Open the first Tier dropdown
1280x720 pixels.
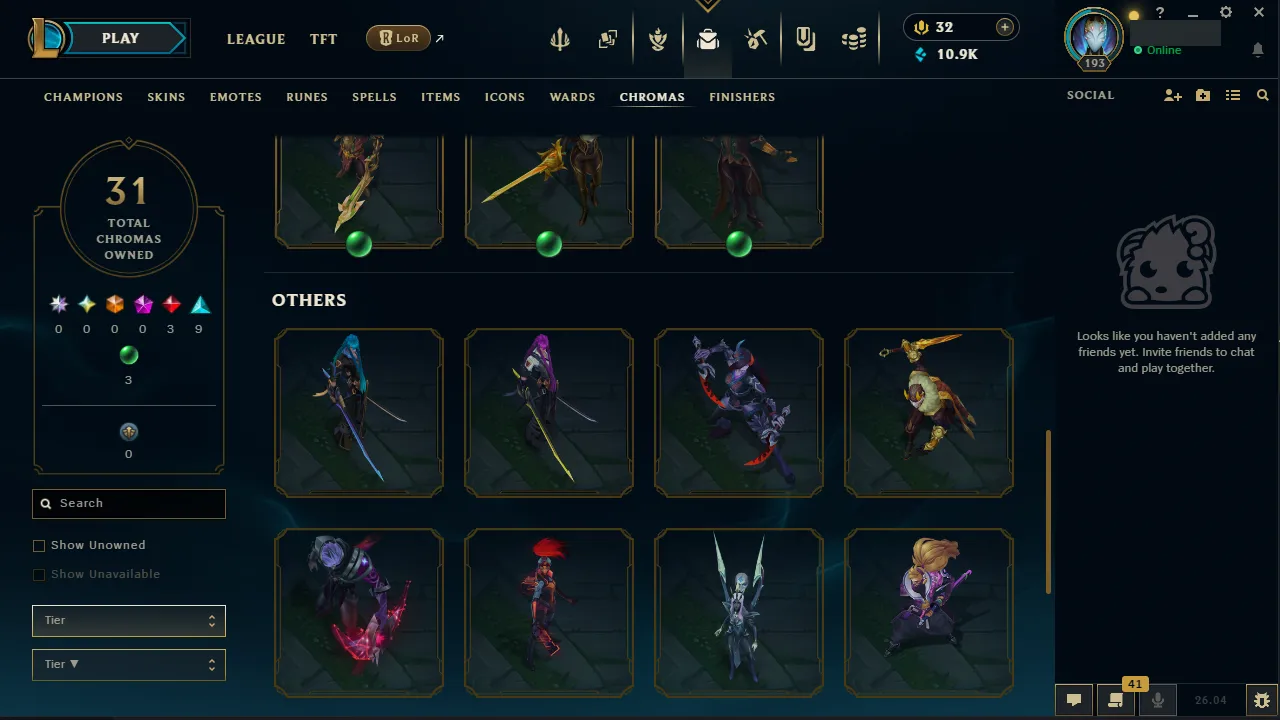(x=128, y=620)
